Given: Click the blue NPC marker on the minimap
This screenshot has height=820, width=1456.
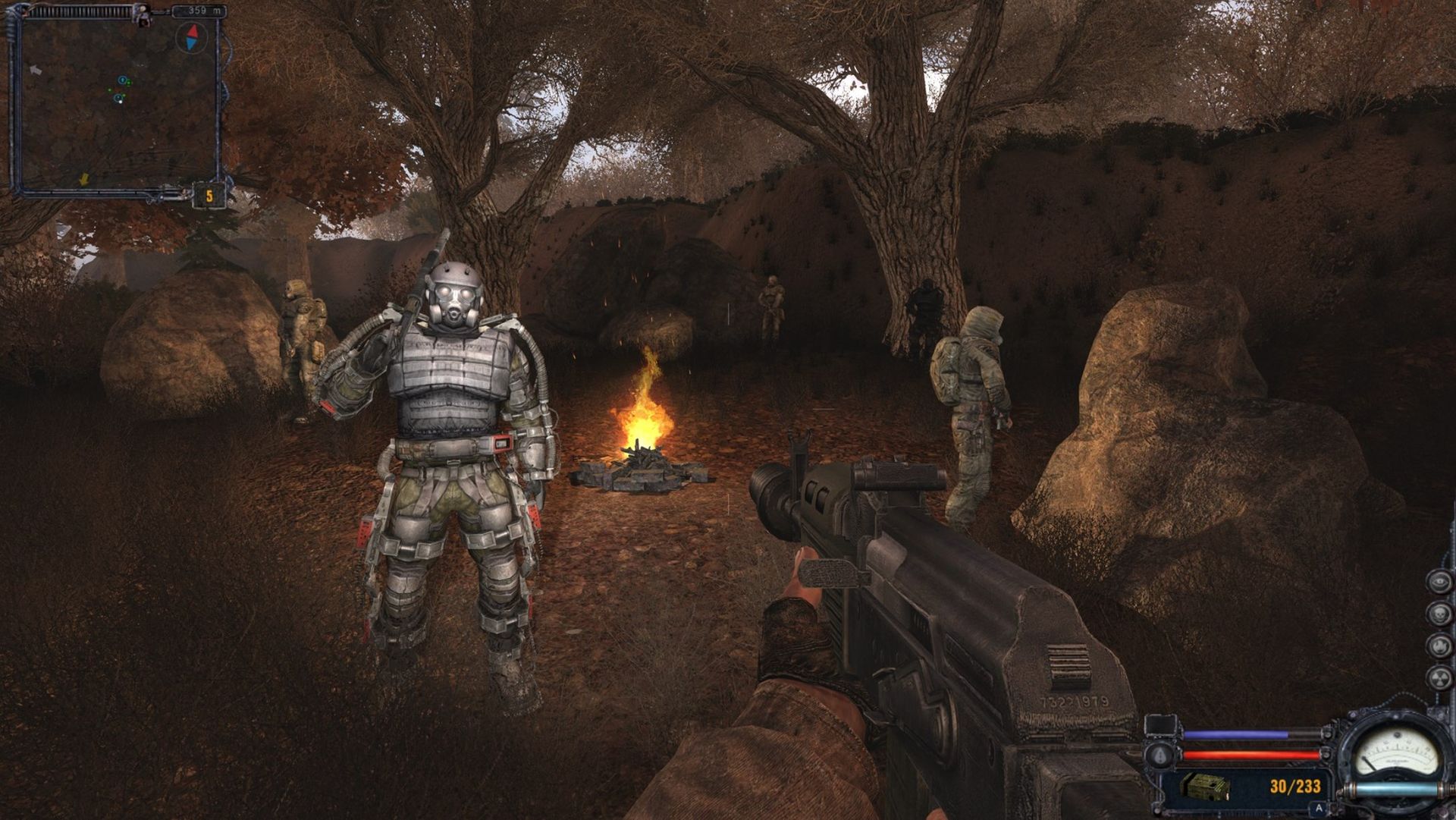Looking at the screenshot, I should [122, 80].
